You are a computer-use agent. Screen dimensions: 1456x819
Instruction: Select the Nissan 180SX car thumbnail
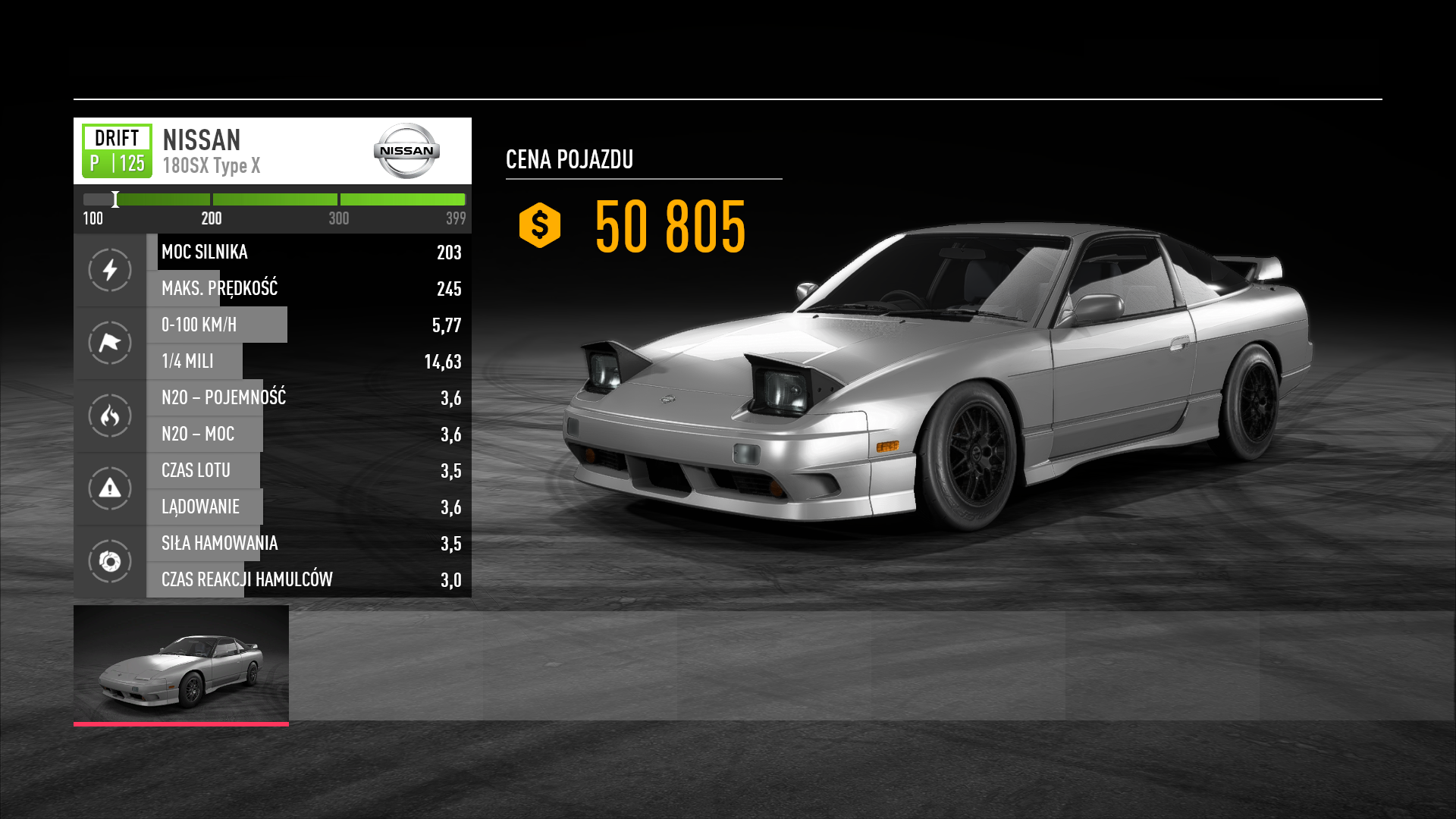[x=181, y=665]
